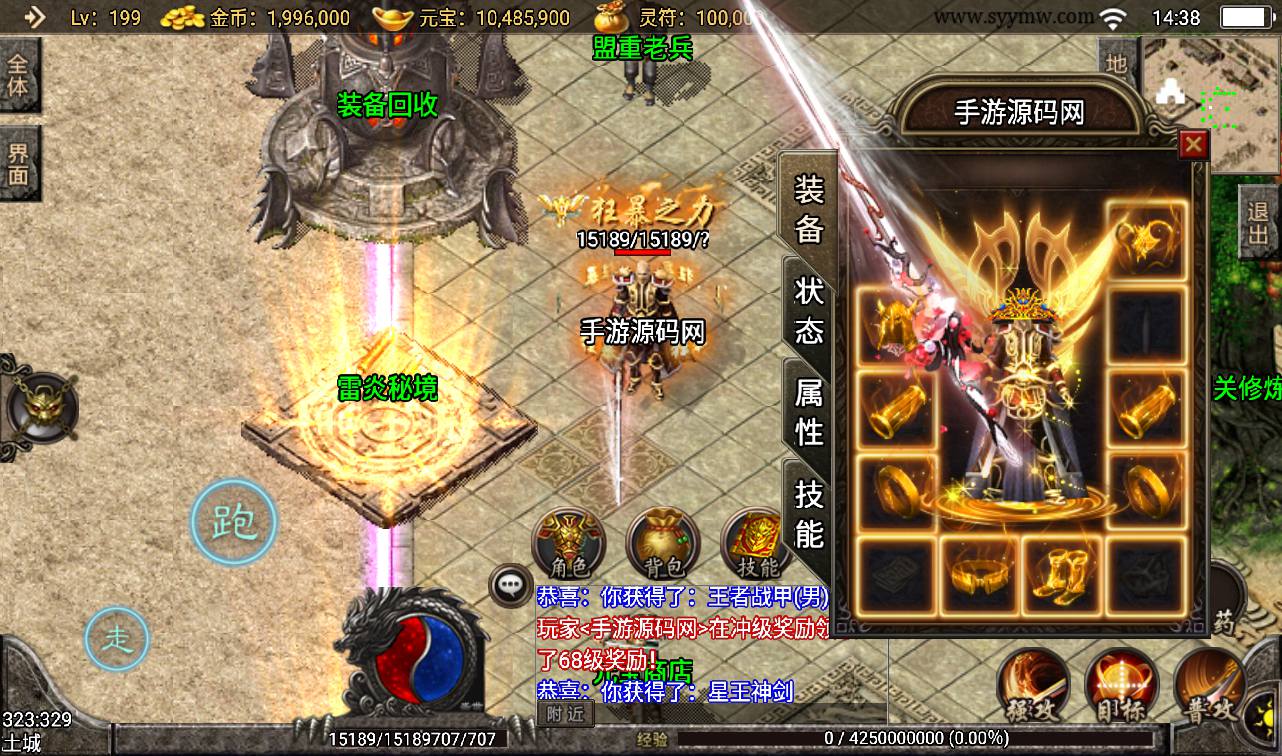Activate the 强攻 forced attack skill
This screenshot has width=1282, height=756.
[x=1035, y=690]
